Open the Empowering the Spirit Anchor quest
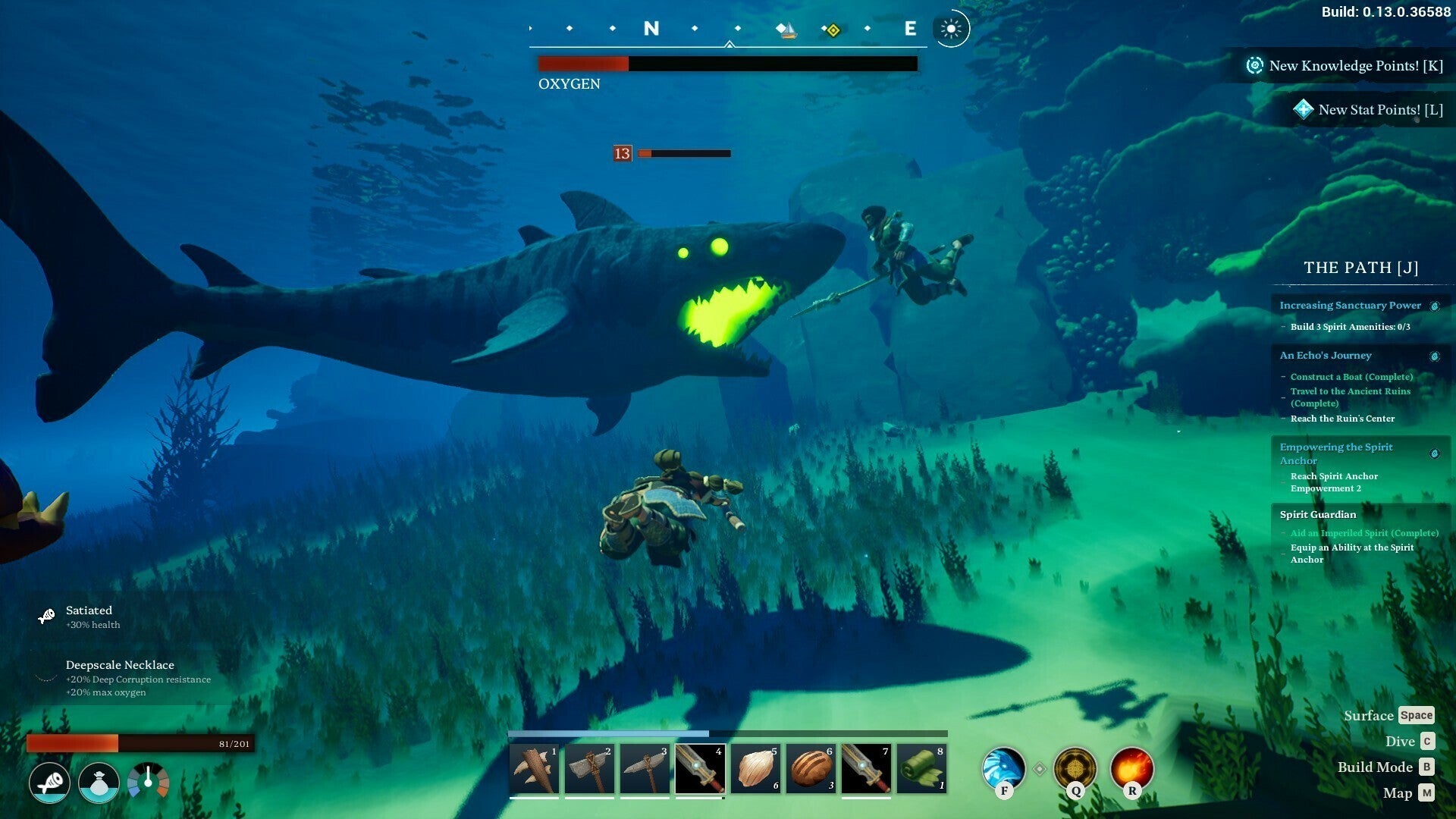The image size is (1456, 819). (1336, 453)
